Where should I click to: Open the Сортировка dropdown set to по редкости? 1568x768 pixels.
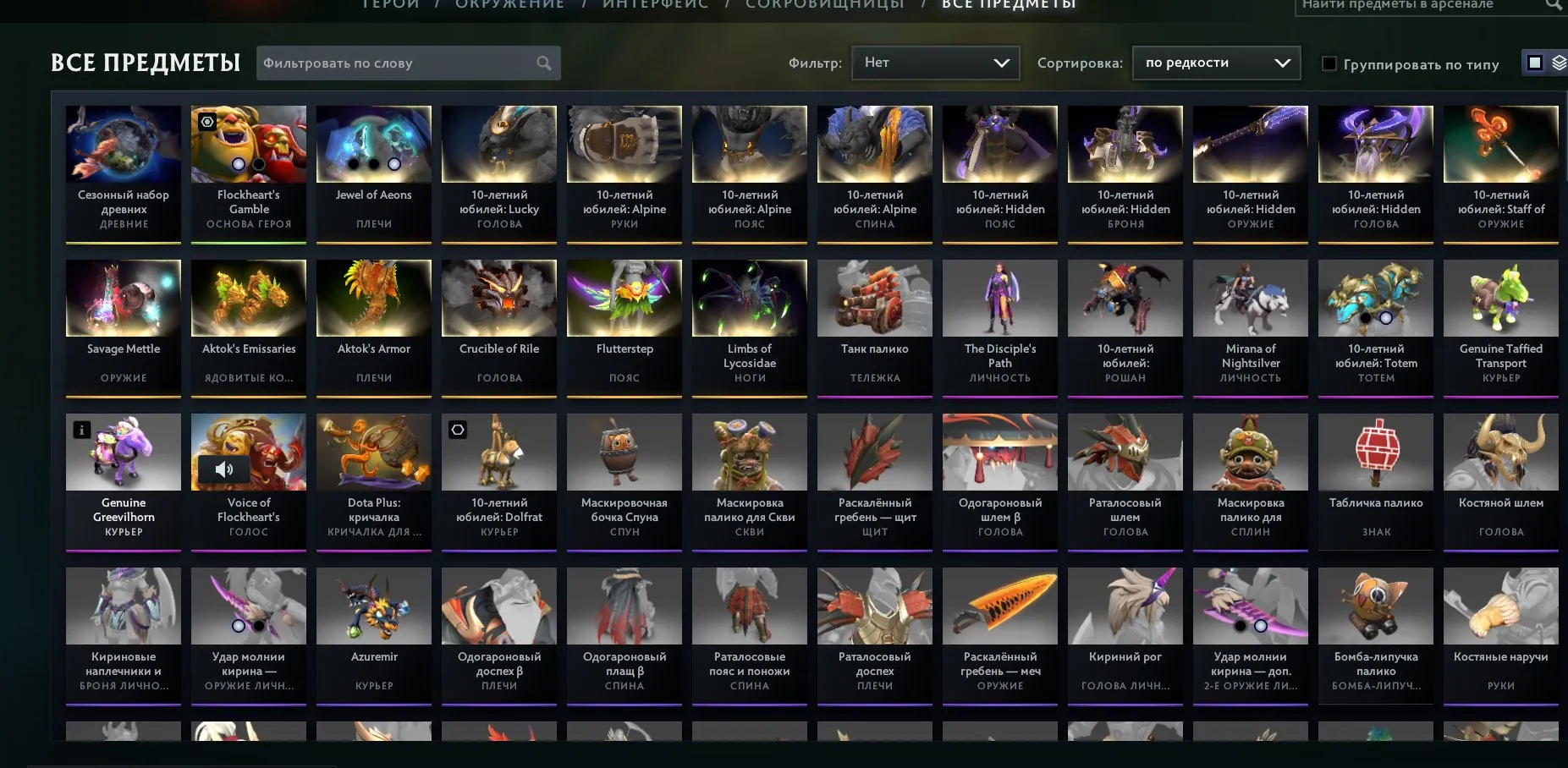1216,62
